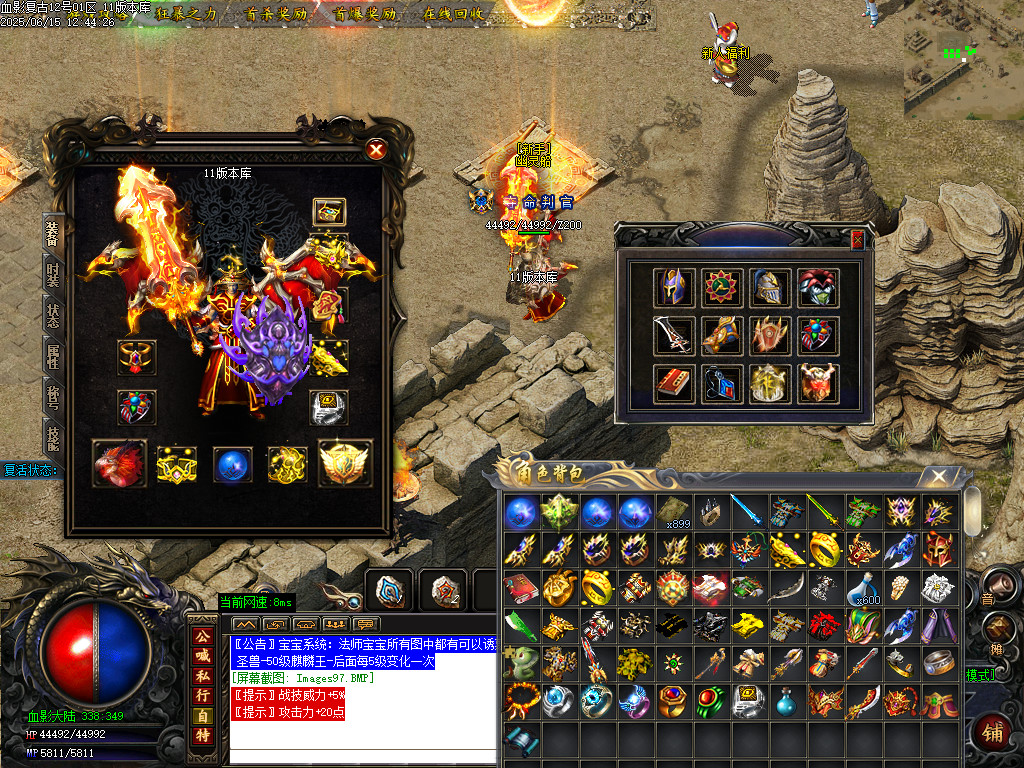Image resolution: width=1024 pixels, height=768 pixels.
Task: Switch chat to the 公 public channel
Action: [x=203, y=636]
